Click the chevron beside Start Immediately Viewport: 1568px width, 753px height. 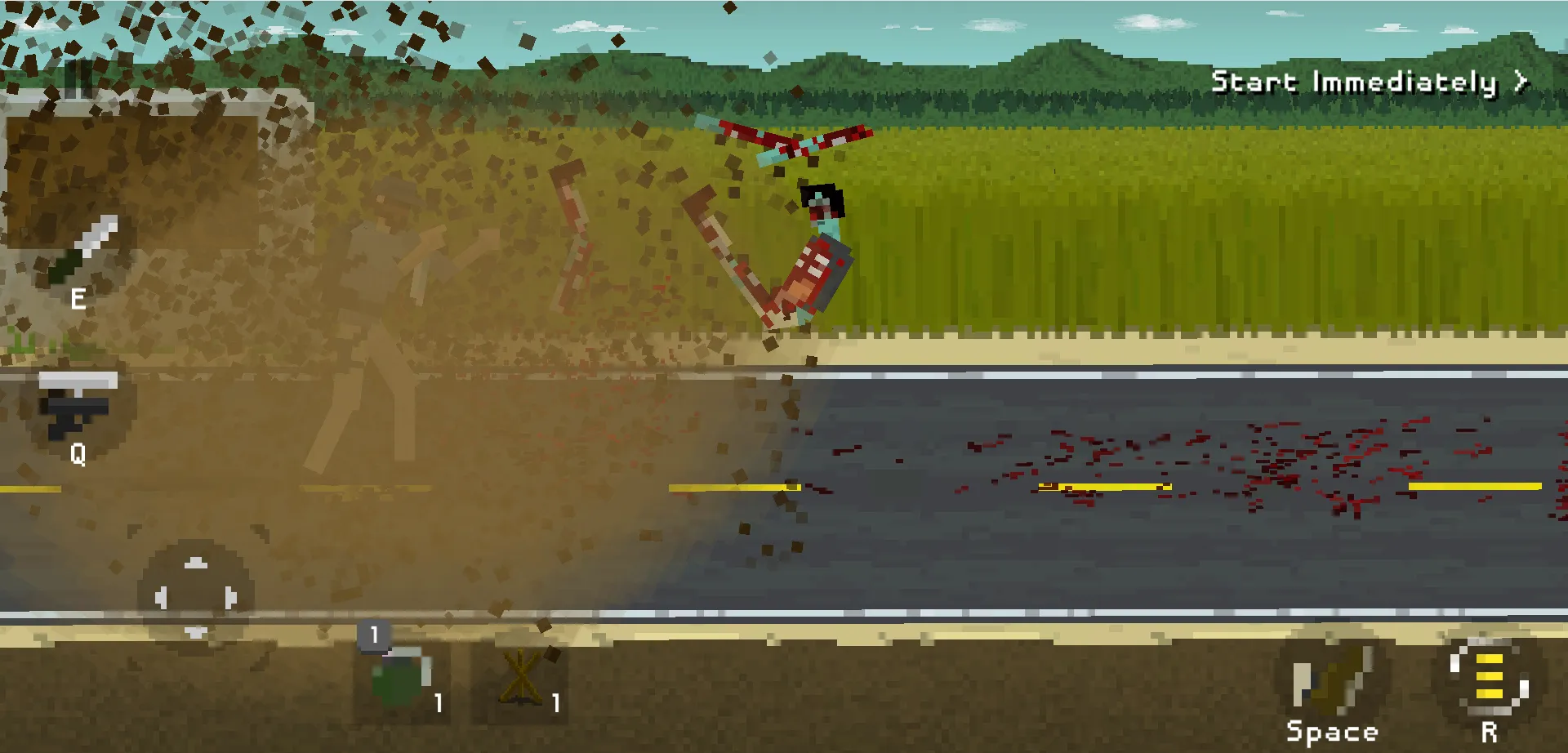click(1521, 81)
